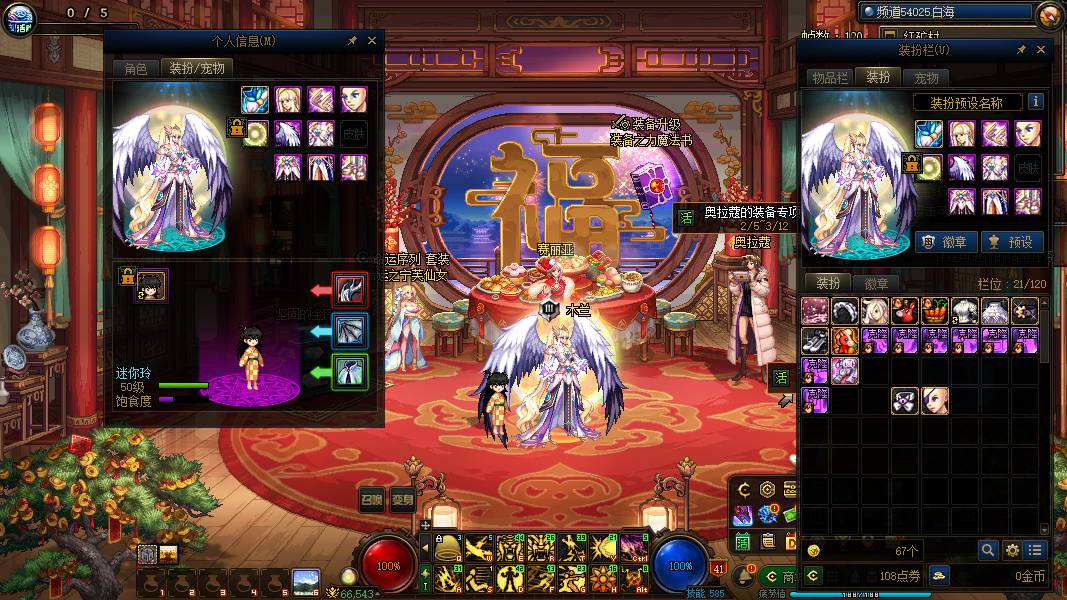Select the green-framed pet equipment slot
1067x600 pixels.
coord(350,372)
